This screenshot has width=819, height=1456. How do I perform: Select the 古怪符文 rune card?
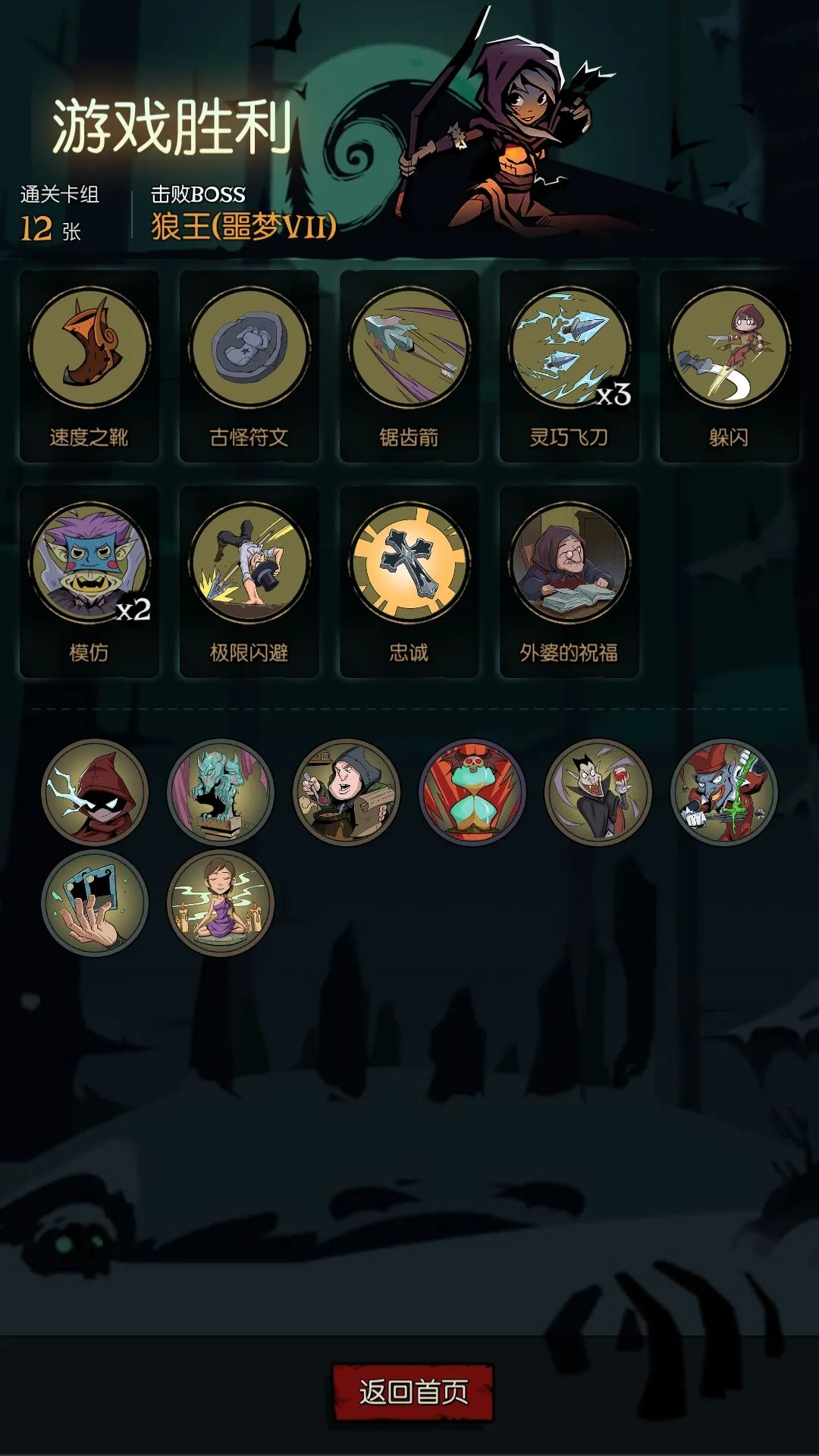point(249,366)
